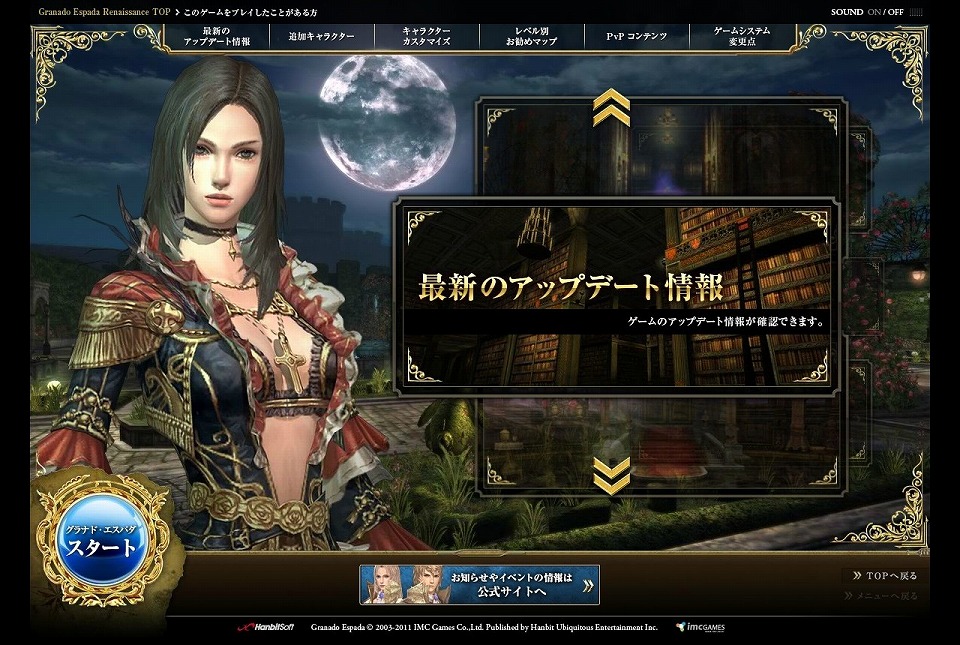Show the PvP コンテンツ section
This screenshot has width=960, height=645.
click(x=636, y=37)
